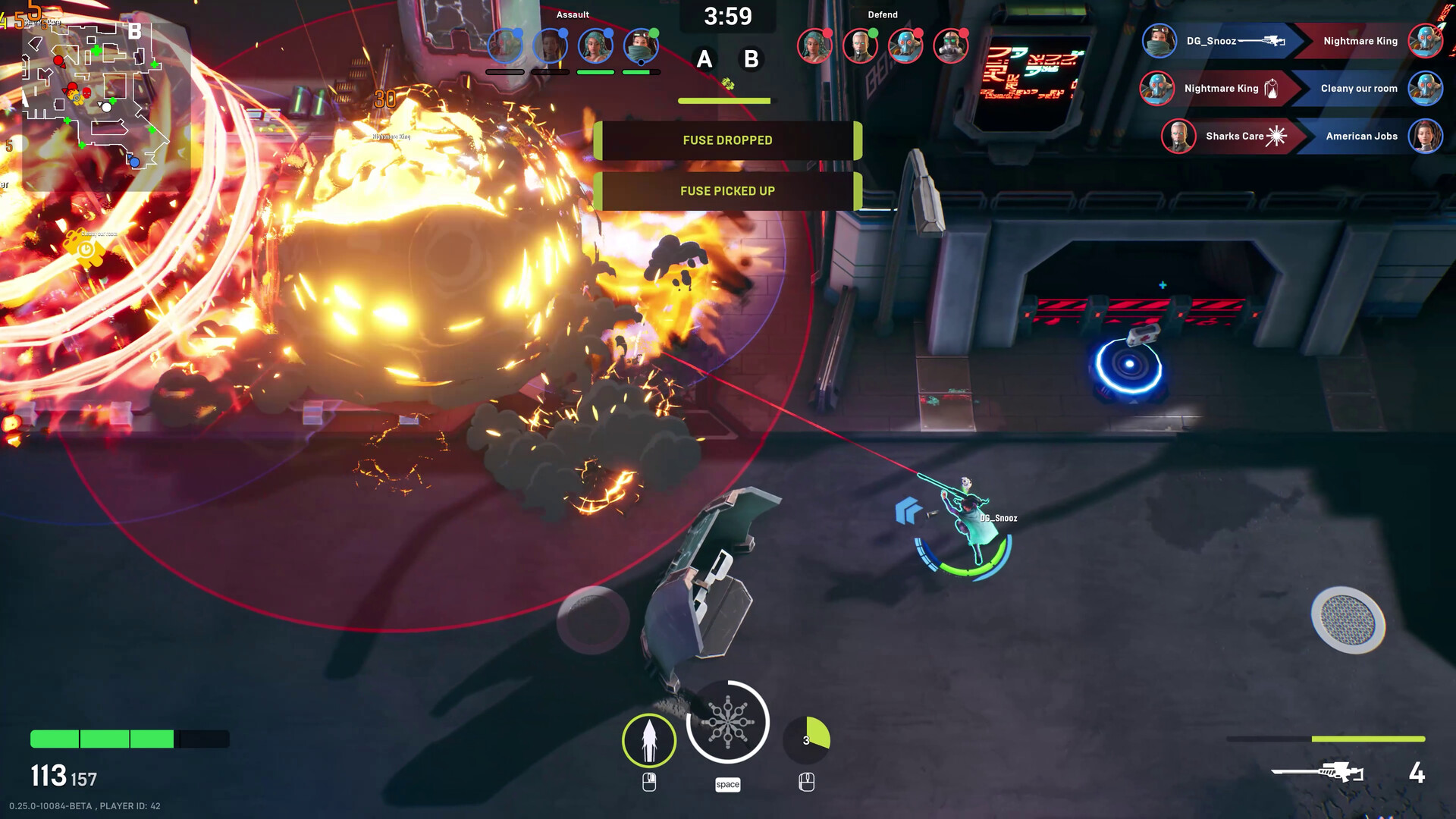The image size is (1456, 819).
Task: Select the first Assault team player portrait
Action: click(506, 44)
